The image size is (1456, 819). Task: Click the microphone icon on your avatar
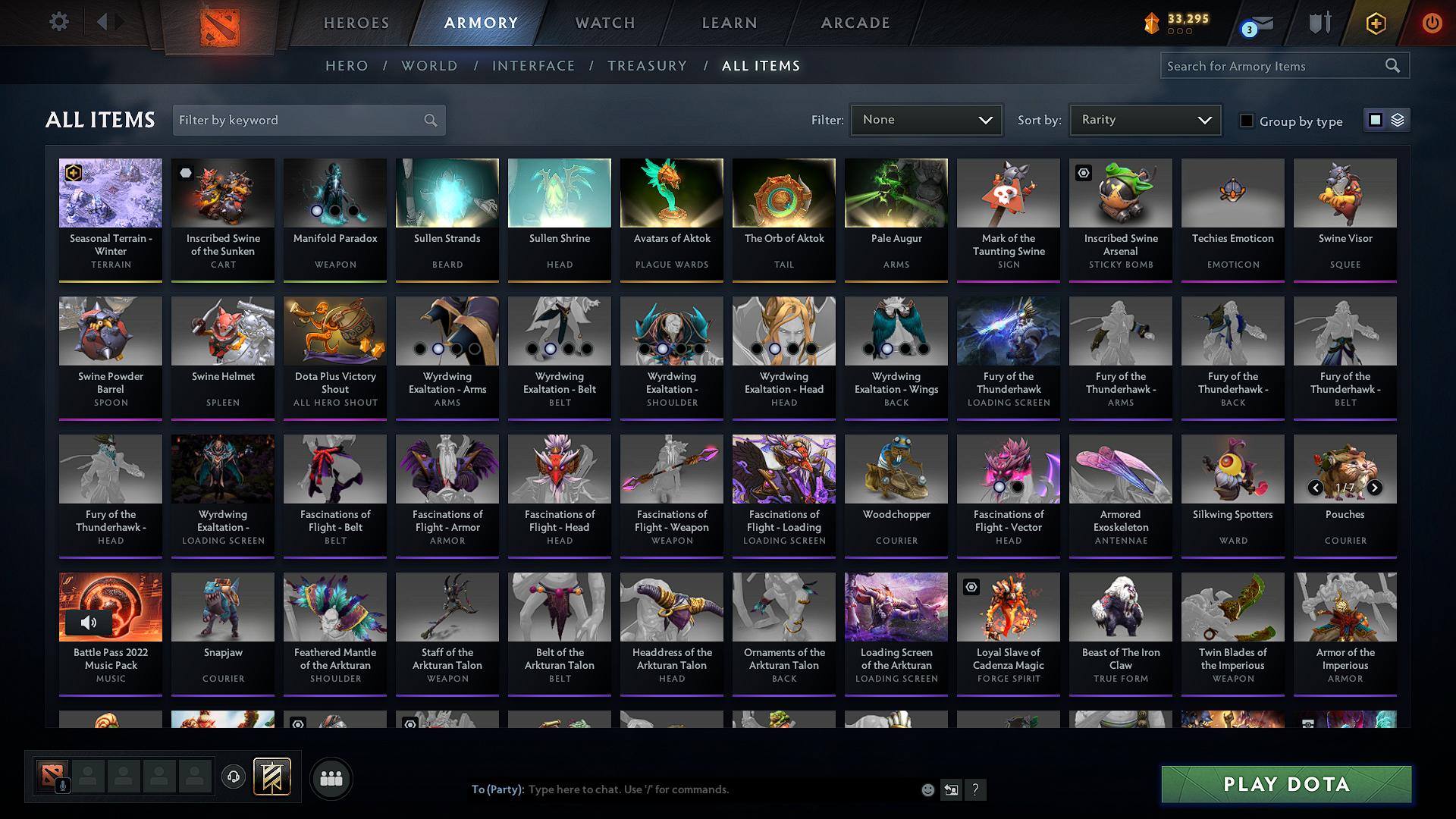tap(62, 784)
